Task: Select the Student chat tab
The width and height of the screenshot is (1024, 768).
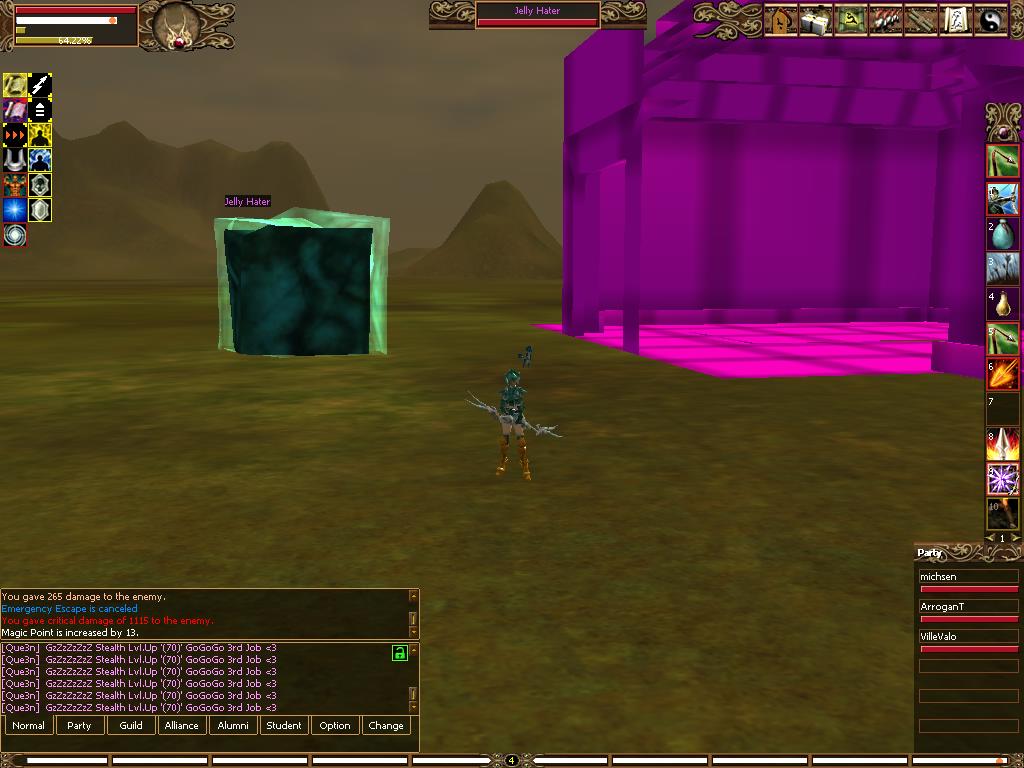Action: pyautogui.click(x=284, y=726)
